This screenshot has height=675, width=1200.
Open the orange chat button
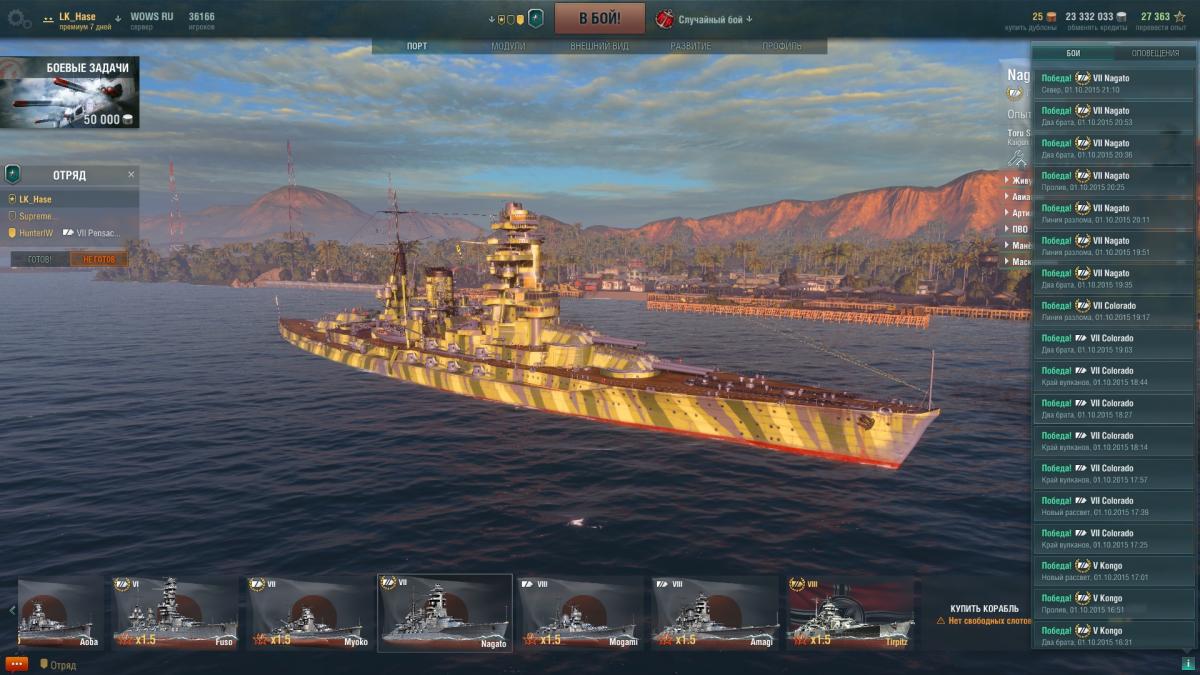16,664
